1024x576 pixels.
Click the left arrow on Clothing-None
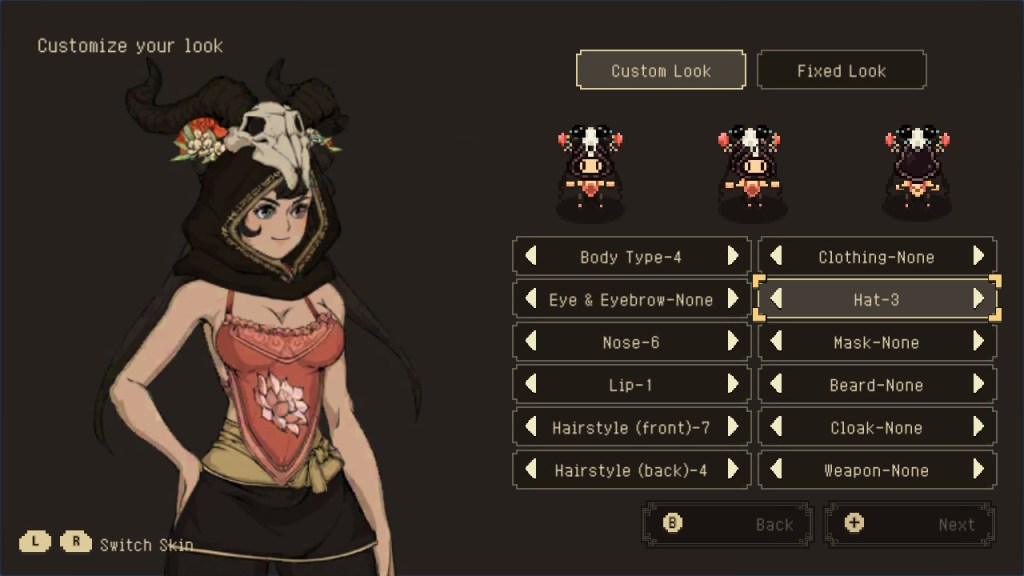[x=776, y=256]
